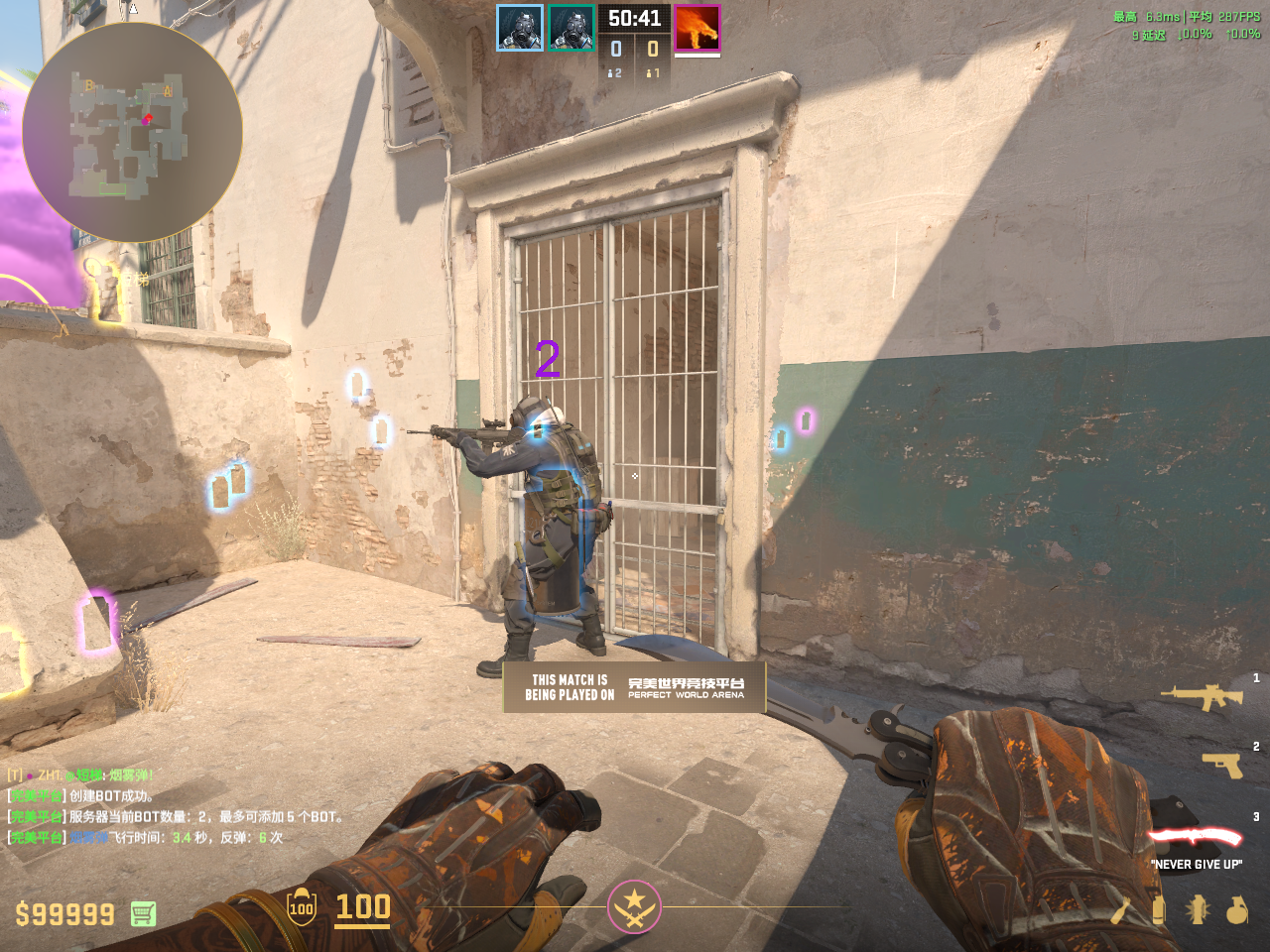Select the flaming purple-bordered player avatar
Viewport: 1270px width, 952px height.
(698, 28)
